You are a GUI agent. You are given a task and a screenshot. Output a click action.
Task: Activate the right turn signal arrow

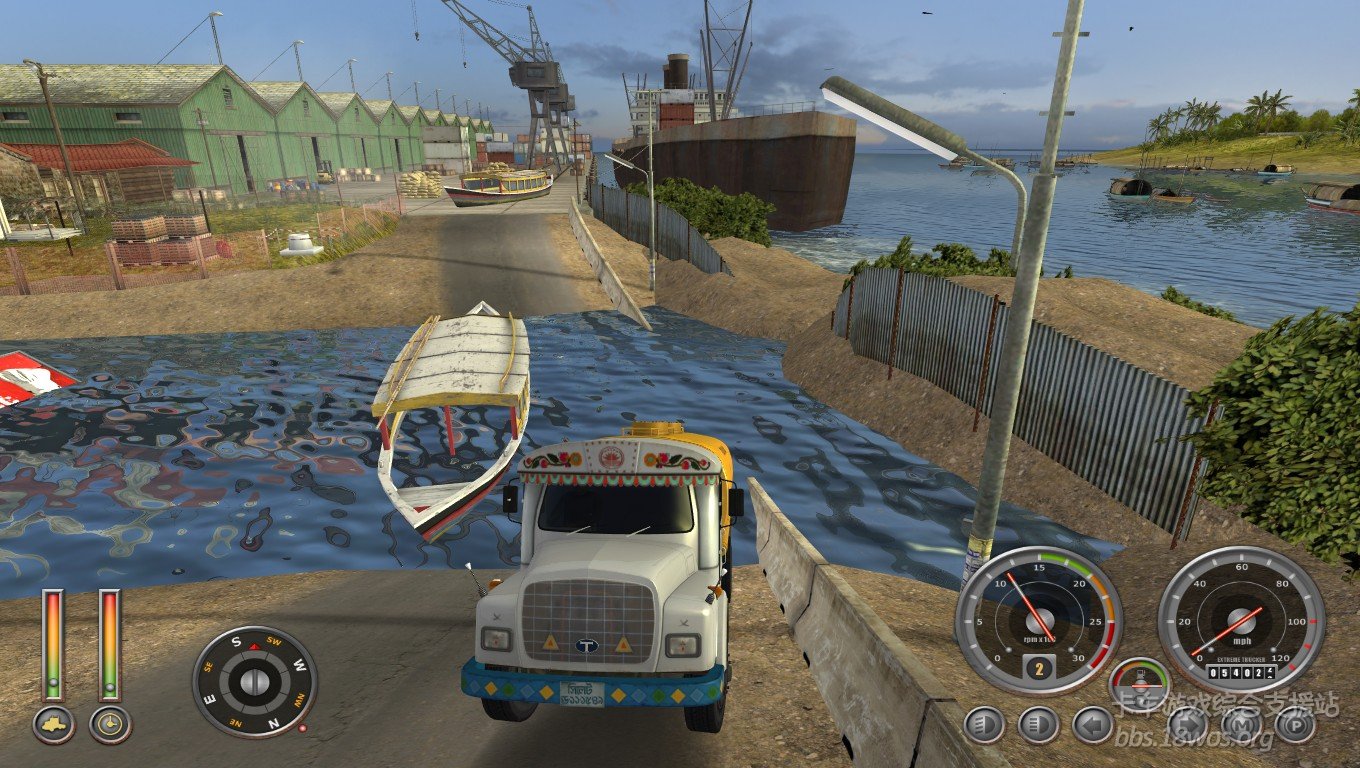click(x=1188, y=724)
